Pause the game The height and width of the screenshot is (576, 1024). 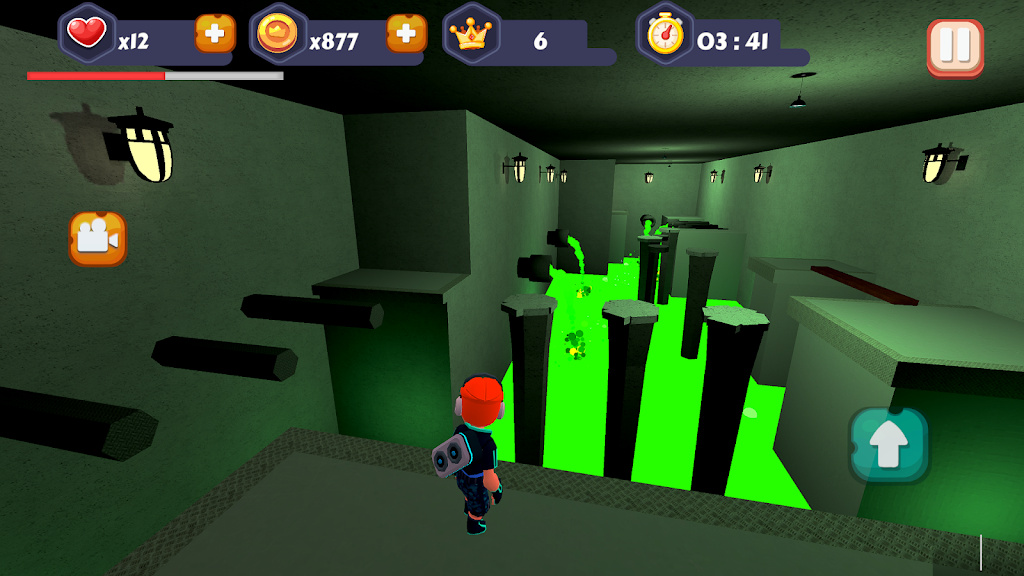955,46
